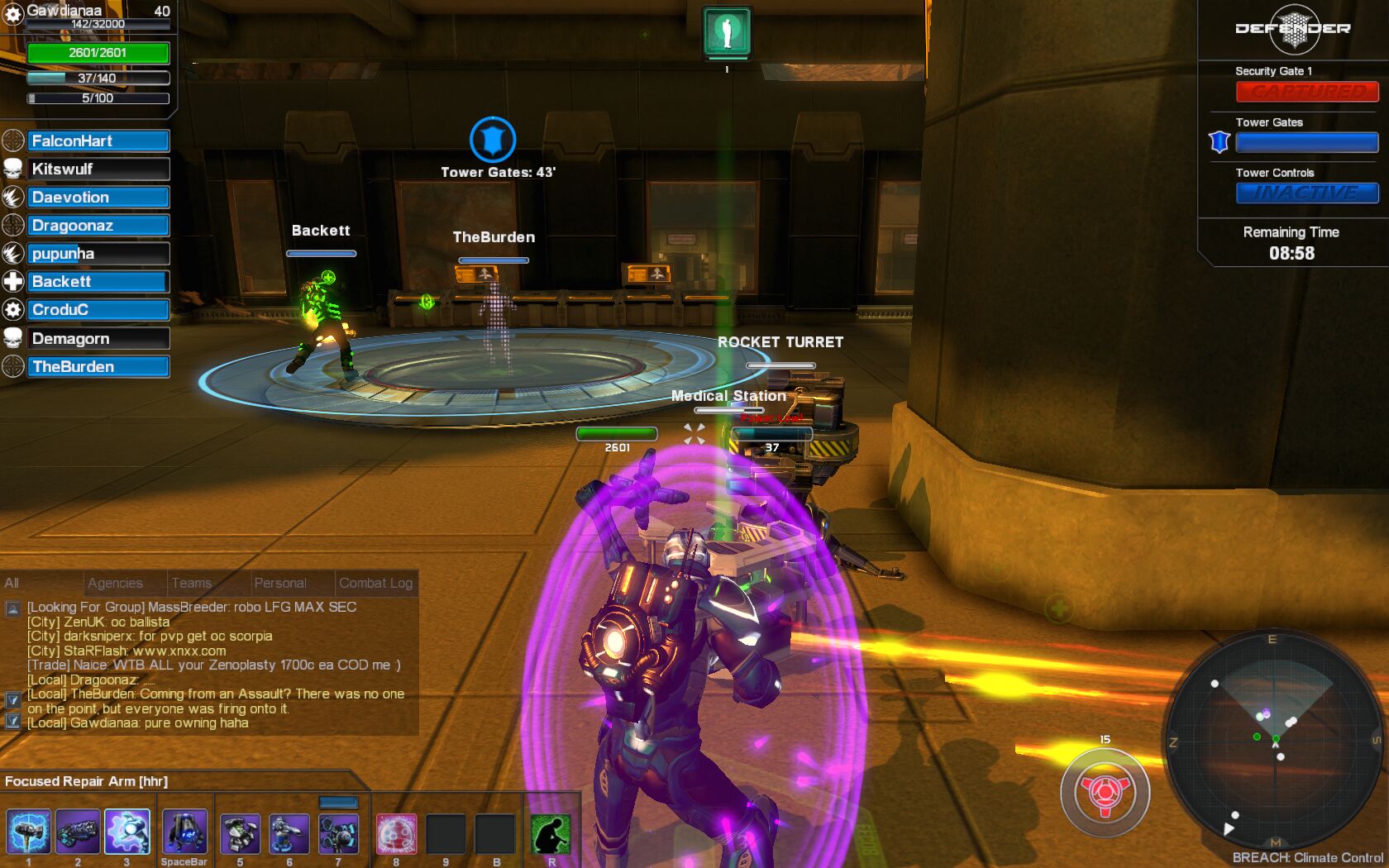1389x868 pixels.
Task: Switch to the Agencies chat tab
Action: [115, 583]
